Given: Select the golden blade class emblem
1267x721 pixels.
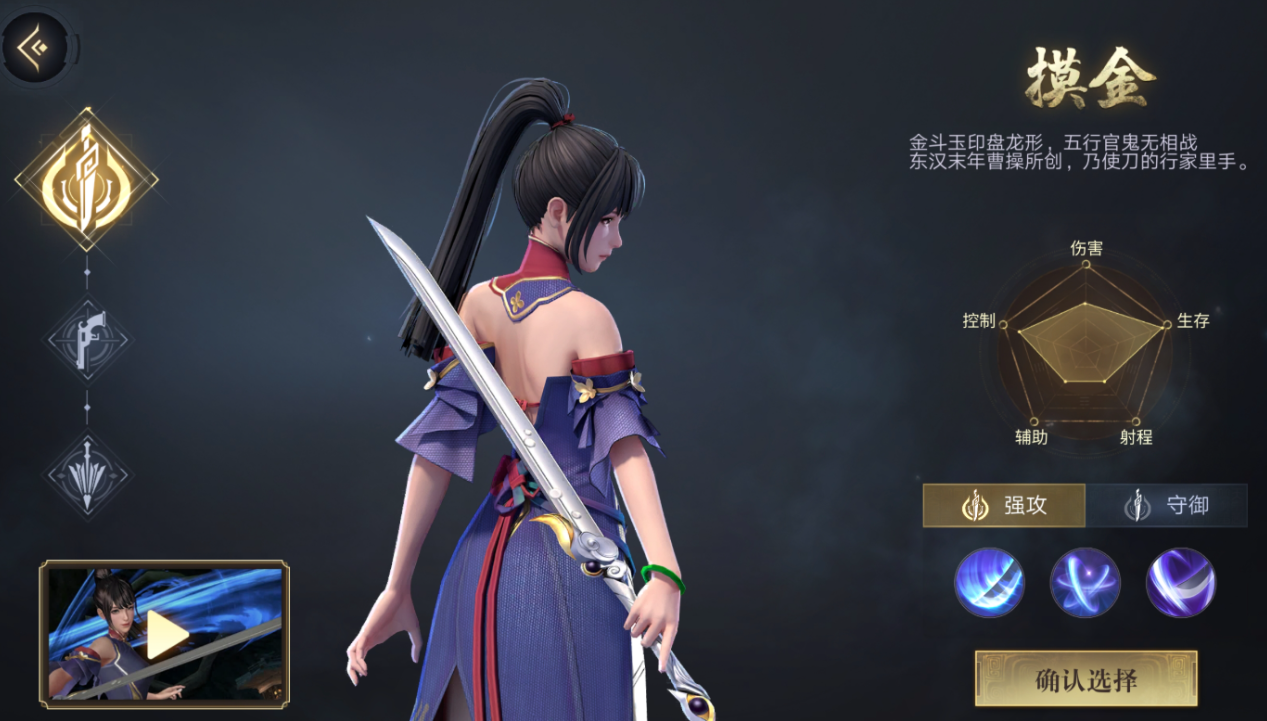Looking at the screenshot, I should click(x=87, y=180).
